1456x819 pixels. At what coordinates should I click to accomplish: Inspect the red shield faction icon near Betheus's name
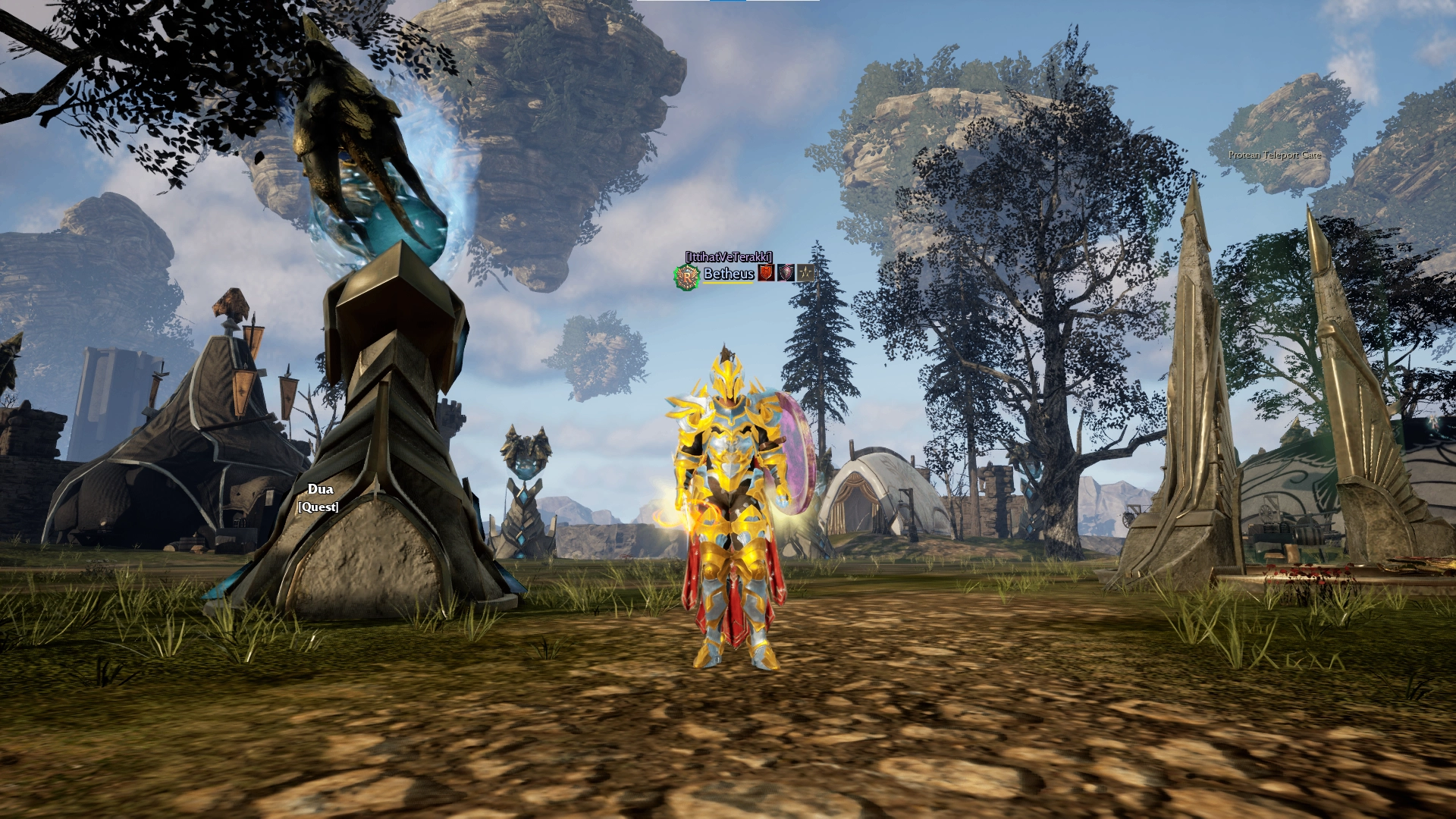click(767, 274)
